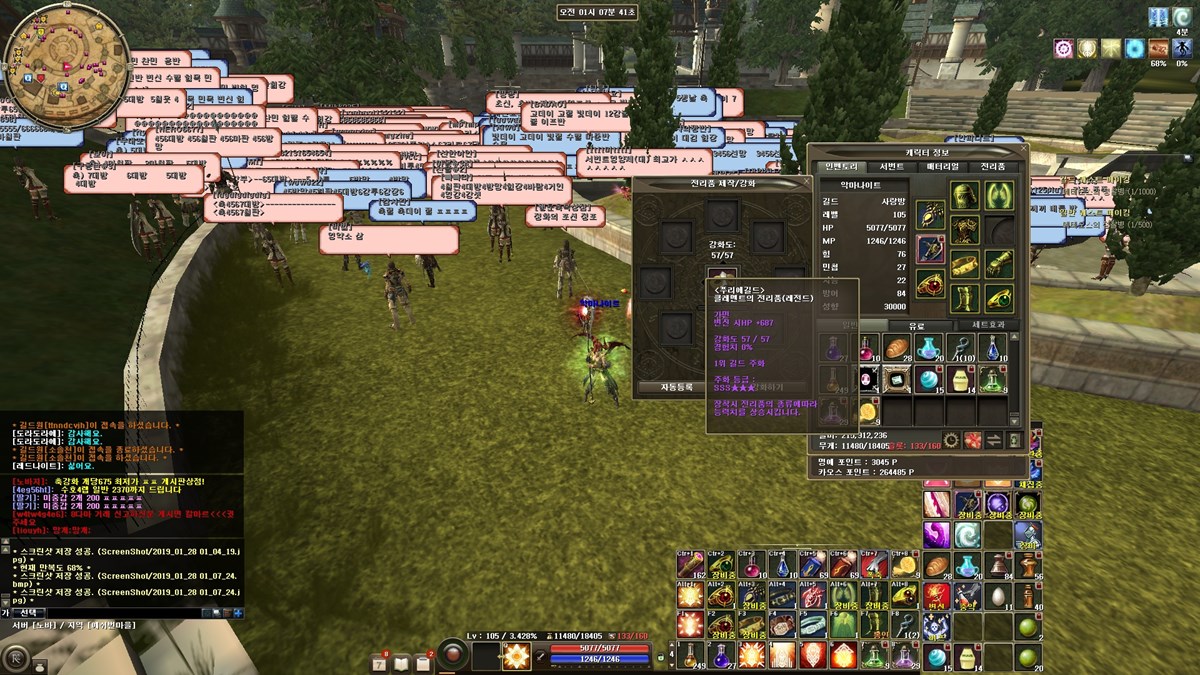Viewport: 1200px width, 675px height.
Task: Select the bread item in inventory
Action: [897, 348]
